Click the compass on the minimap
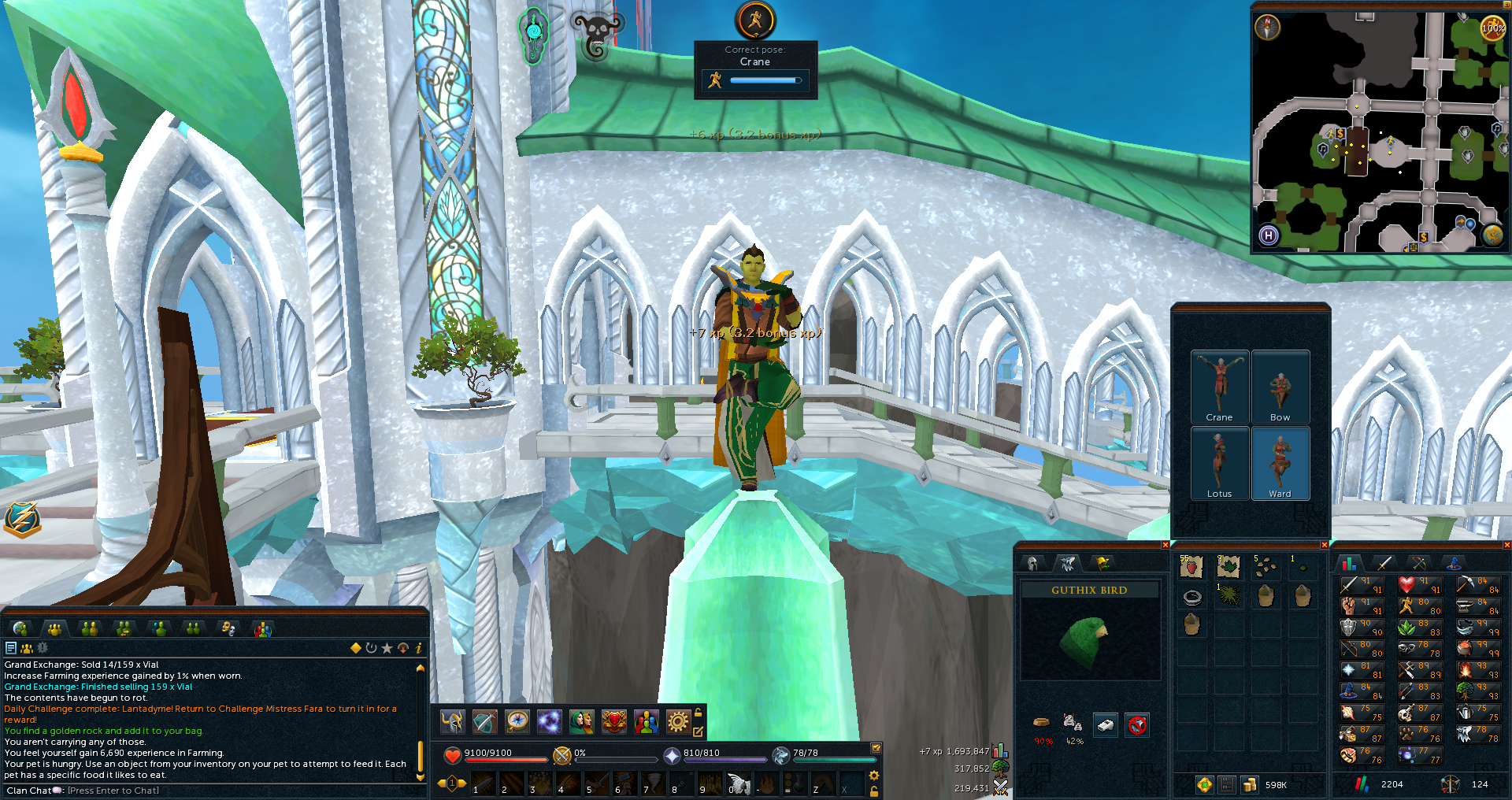 [1267, 28]
